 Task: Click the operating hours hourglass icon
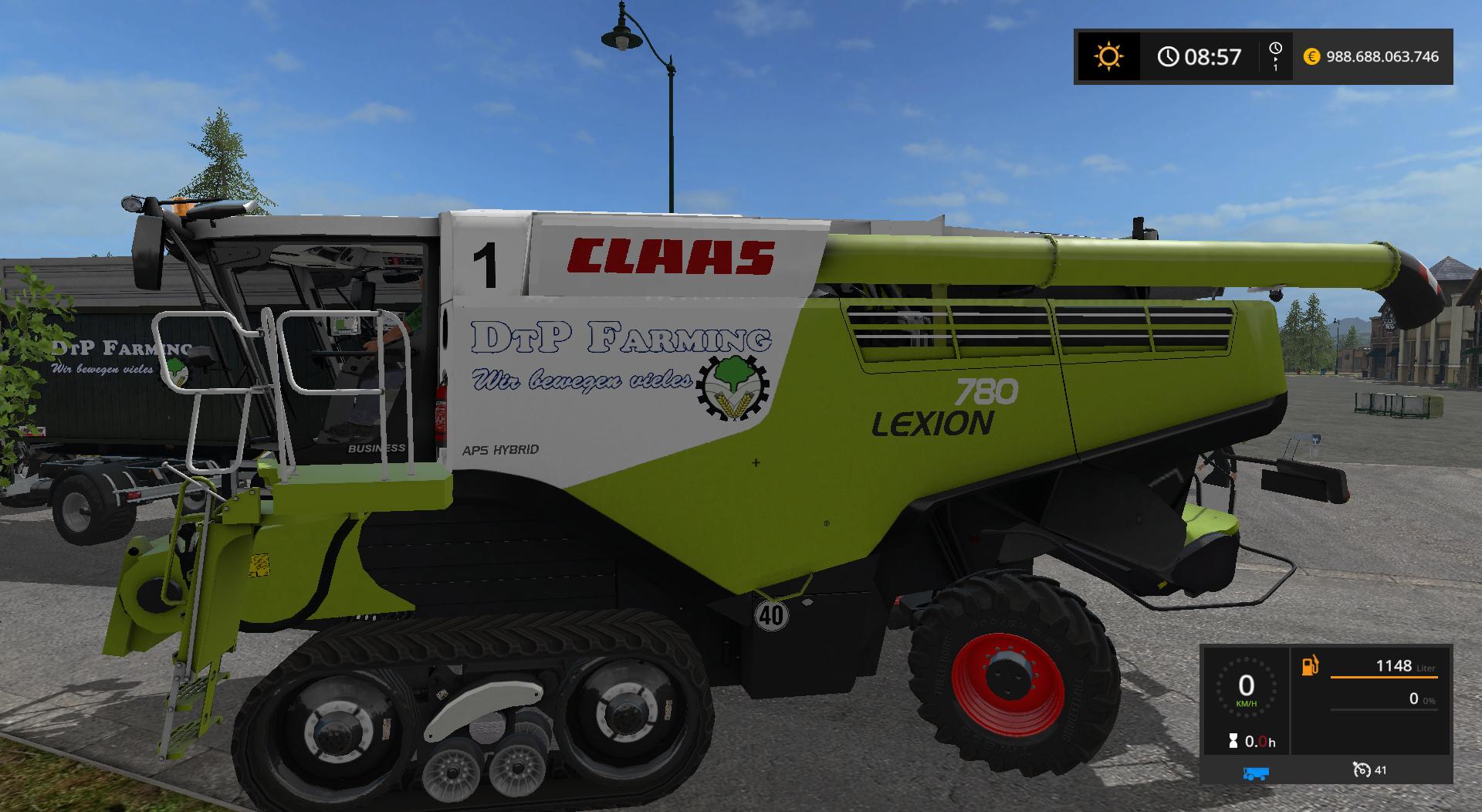tap(1233, 743)
